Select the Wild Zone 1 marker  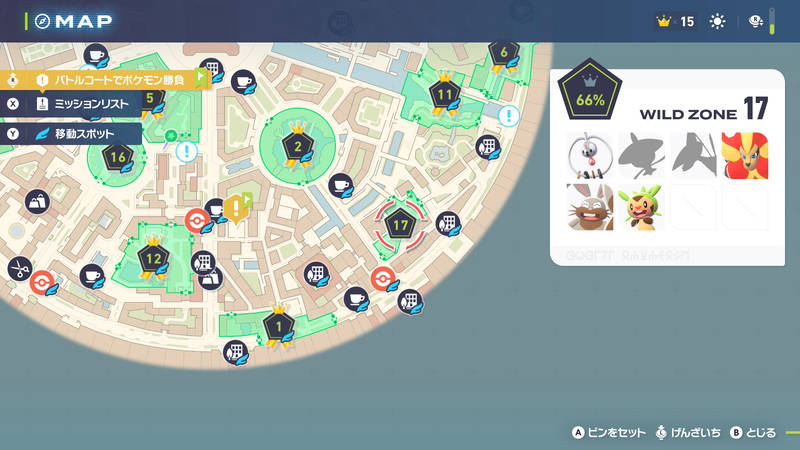[278, 325]
